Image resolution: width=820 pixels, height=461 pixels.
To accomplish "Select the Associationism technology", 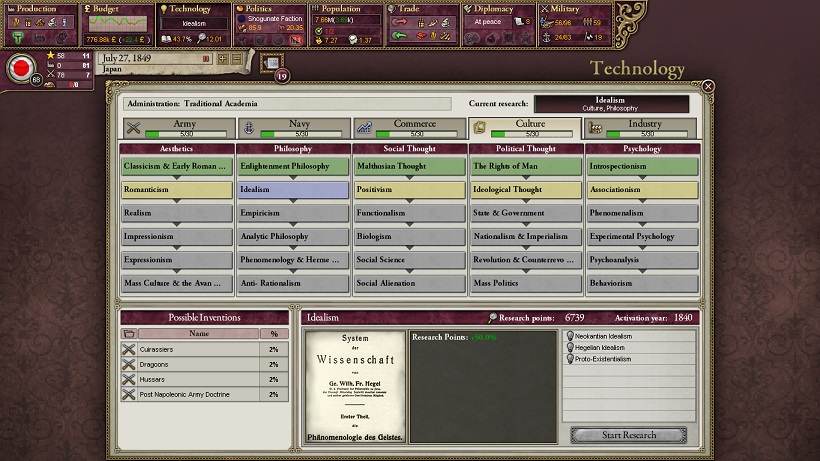I will coord(641,189).
